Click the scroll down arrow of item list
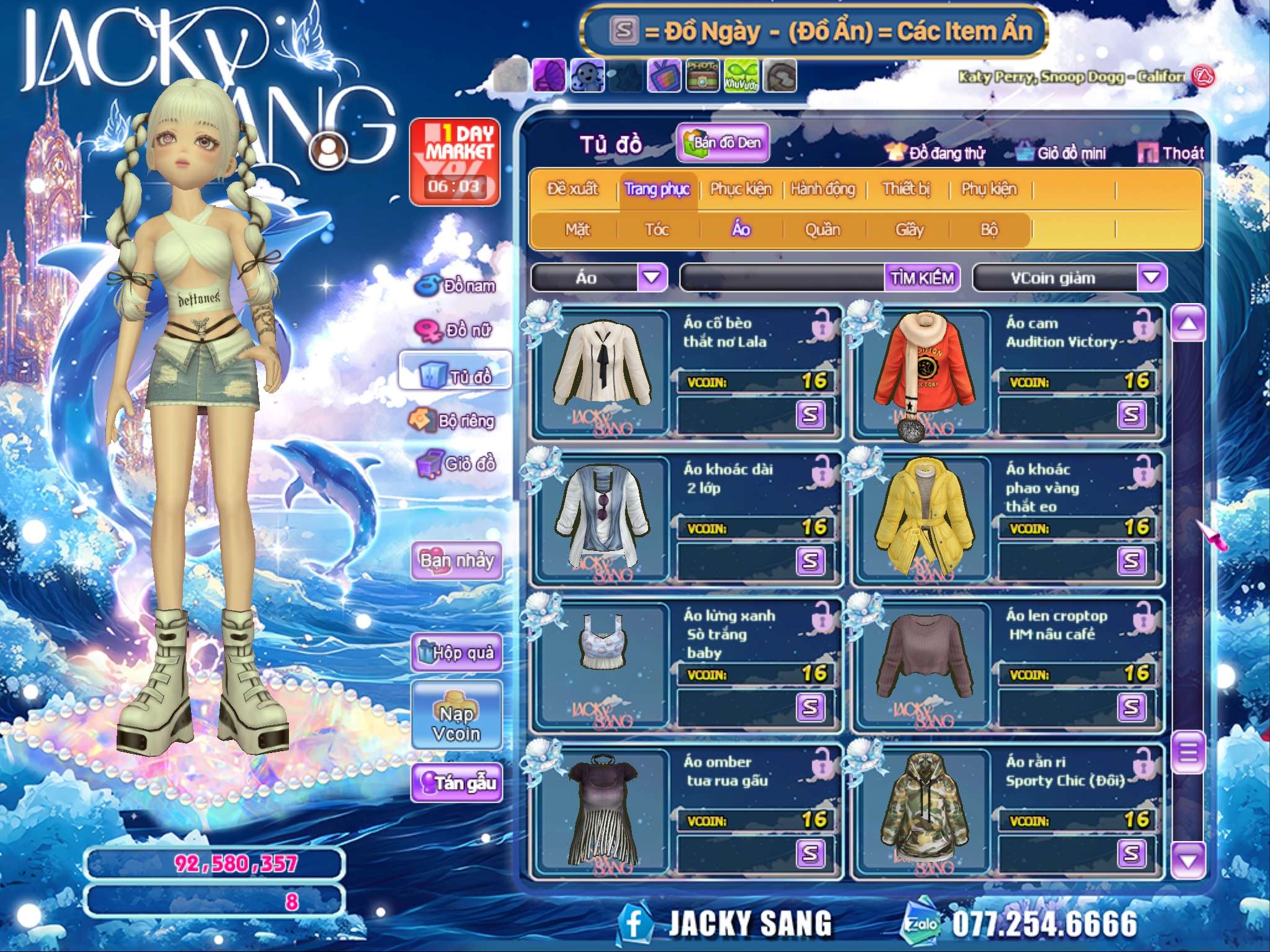The height and width of the screenshot is (952, 1270). (1188, 860)
